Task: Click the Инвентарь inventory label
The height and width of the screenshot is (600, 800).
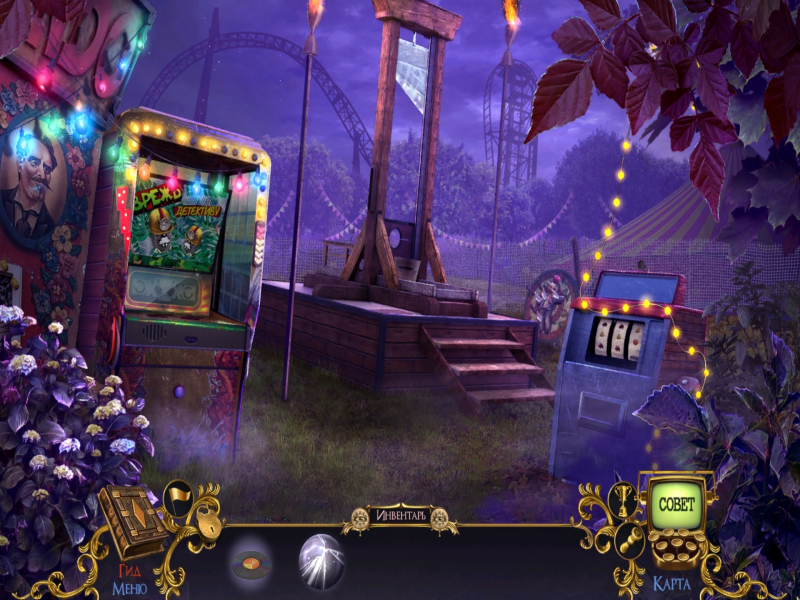Action: tap(400, 516)
